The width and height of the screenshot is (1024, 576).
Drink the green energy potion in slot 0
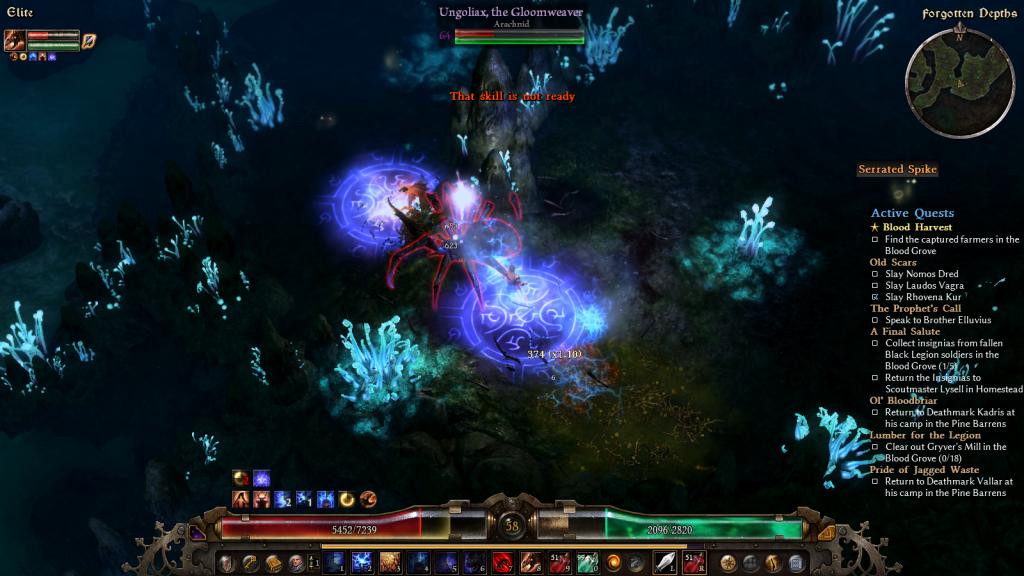point(586,562)
